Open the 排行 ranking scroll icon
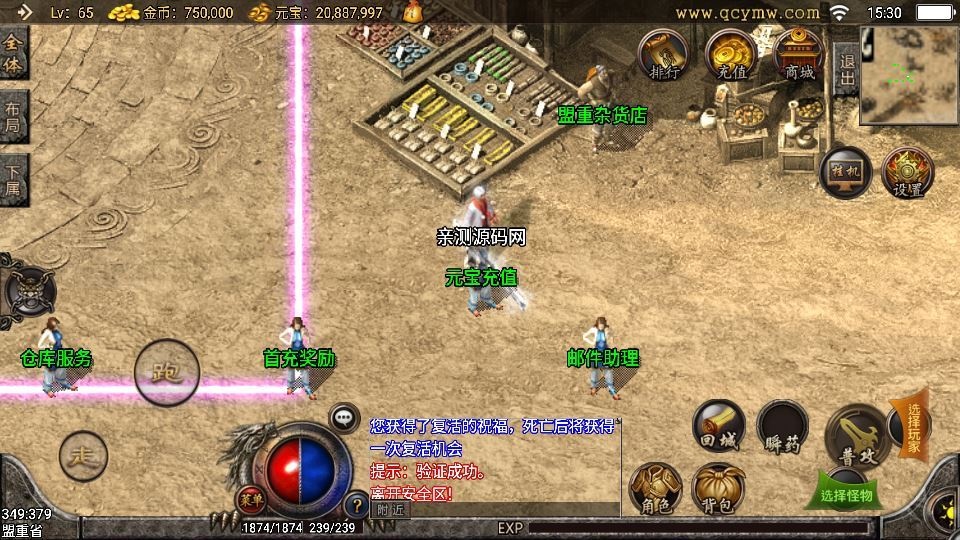Image resolution: width=960 pixels, height=540 pixels. (x=663, y=54)
